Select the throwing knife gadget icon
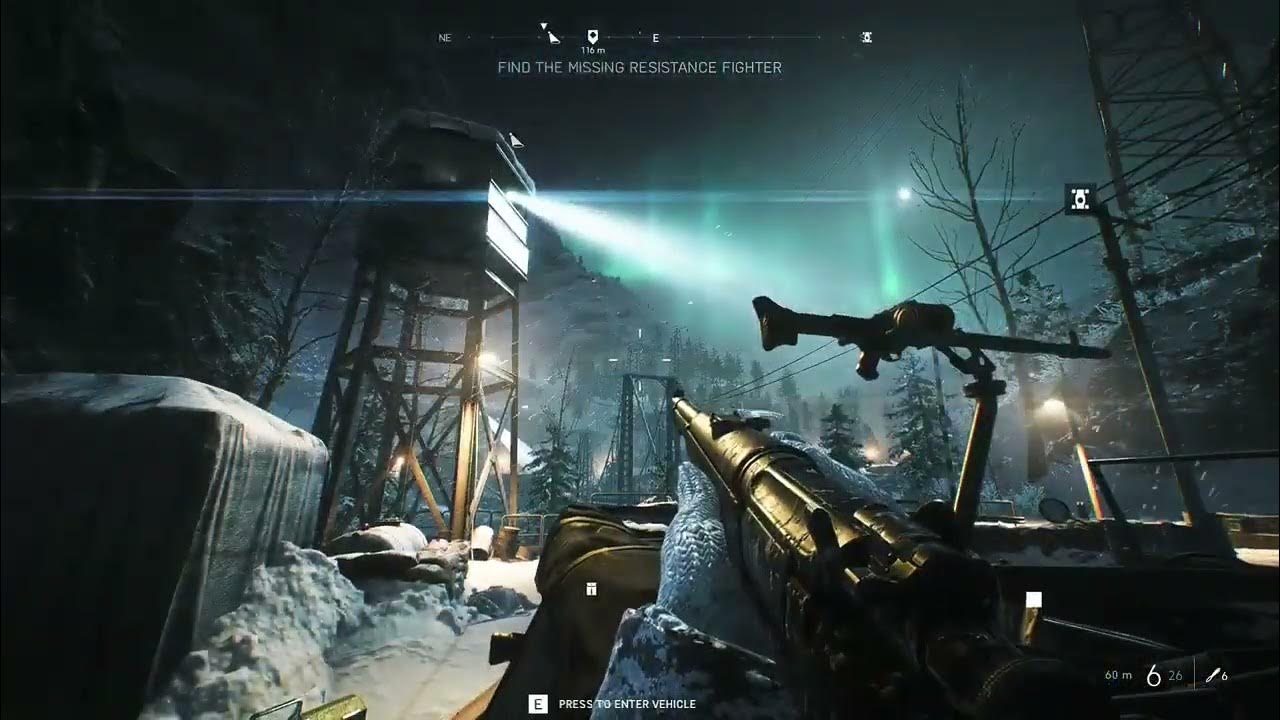This screenshot has height=720, width=1280. tap(1213, 676)
